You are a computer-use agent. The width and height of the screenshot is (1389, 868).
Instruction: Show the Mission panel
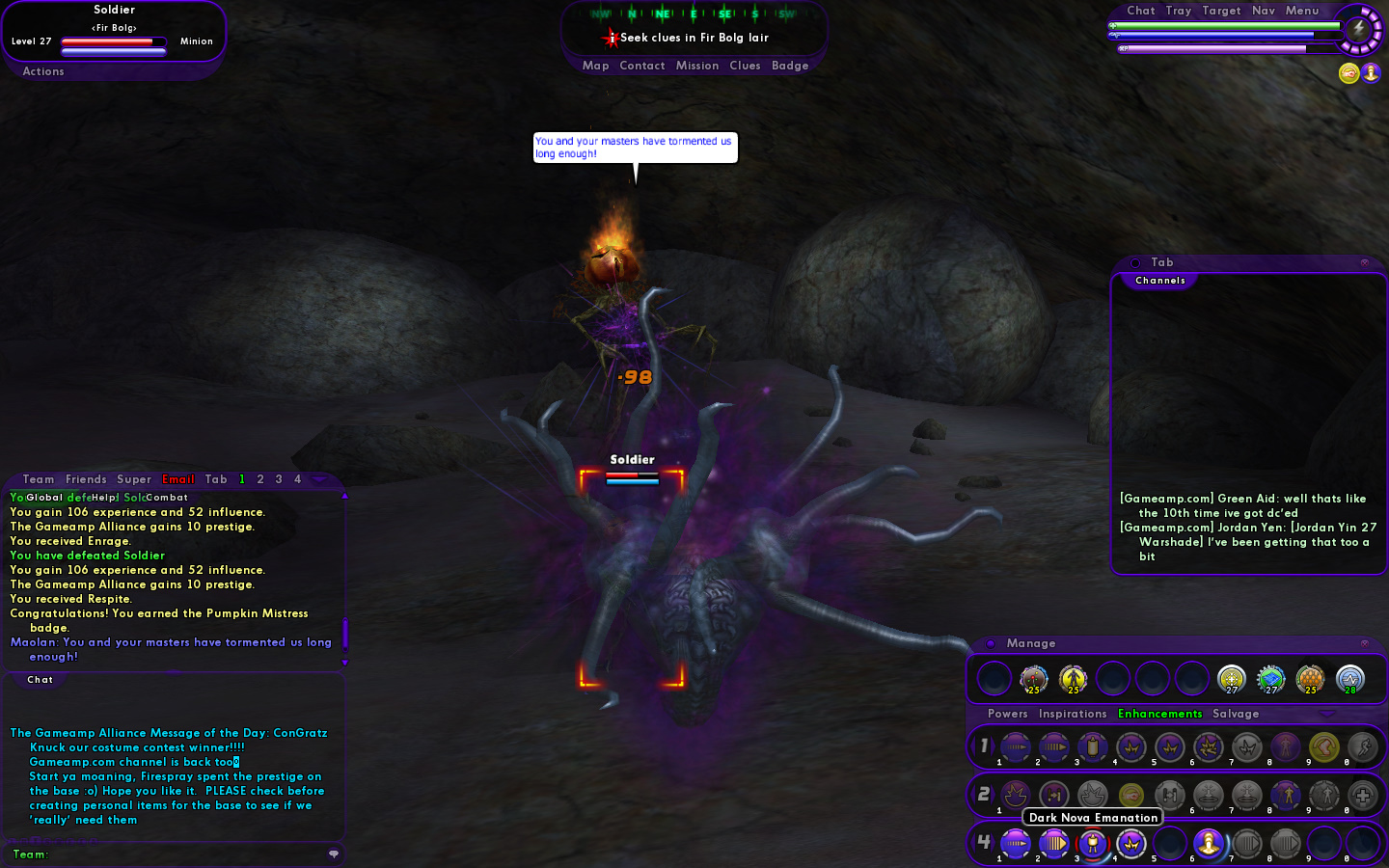(x=696, y=66)
